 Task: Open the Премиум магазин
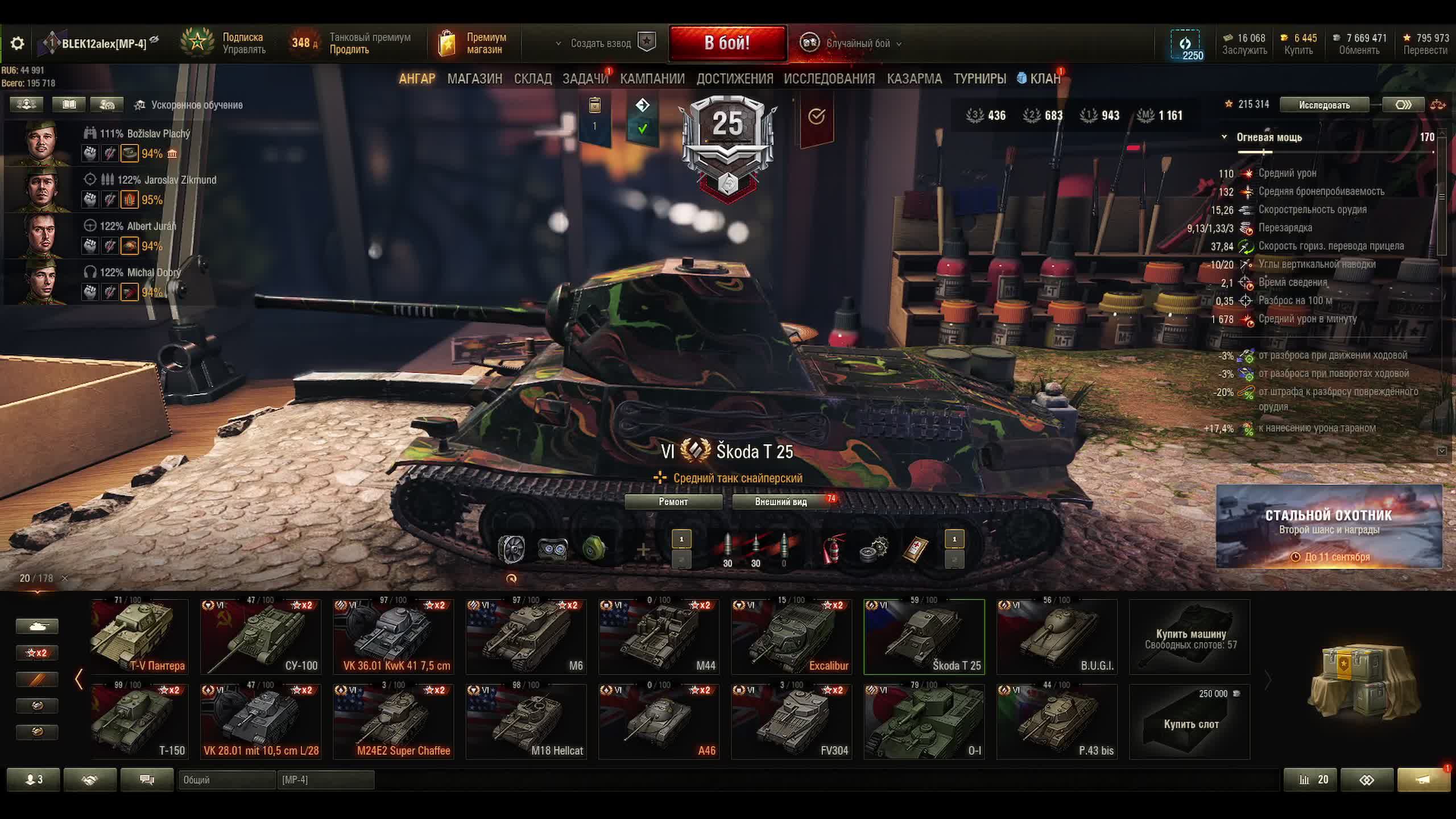pyautogui.click(x=473, y=43)
